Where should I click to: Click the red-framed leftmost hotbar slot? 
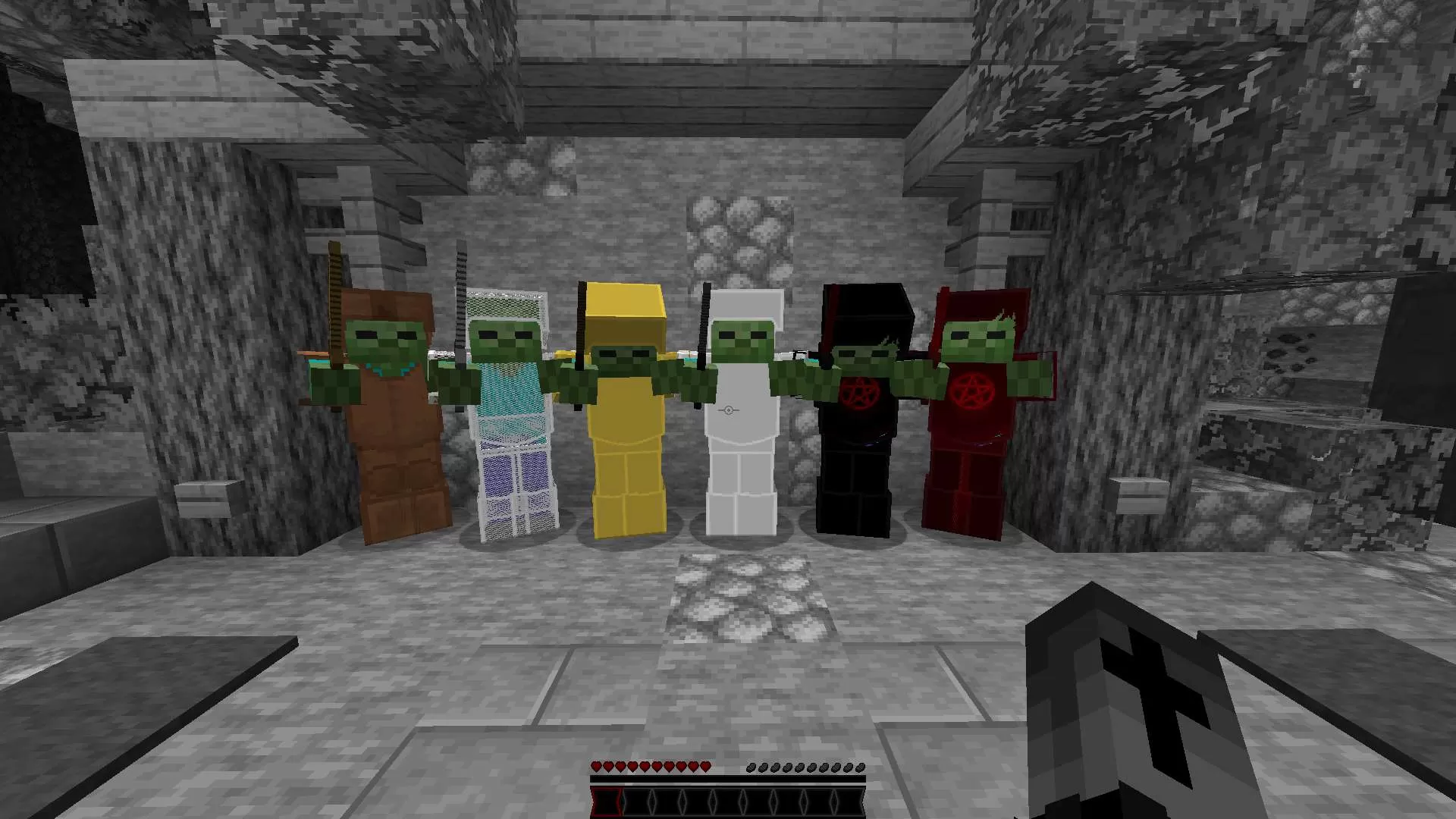(x=607, y=800)
